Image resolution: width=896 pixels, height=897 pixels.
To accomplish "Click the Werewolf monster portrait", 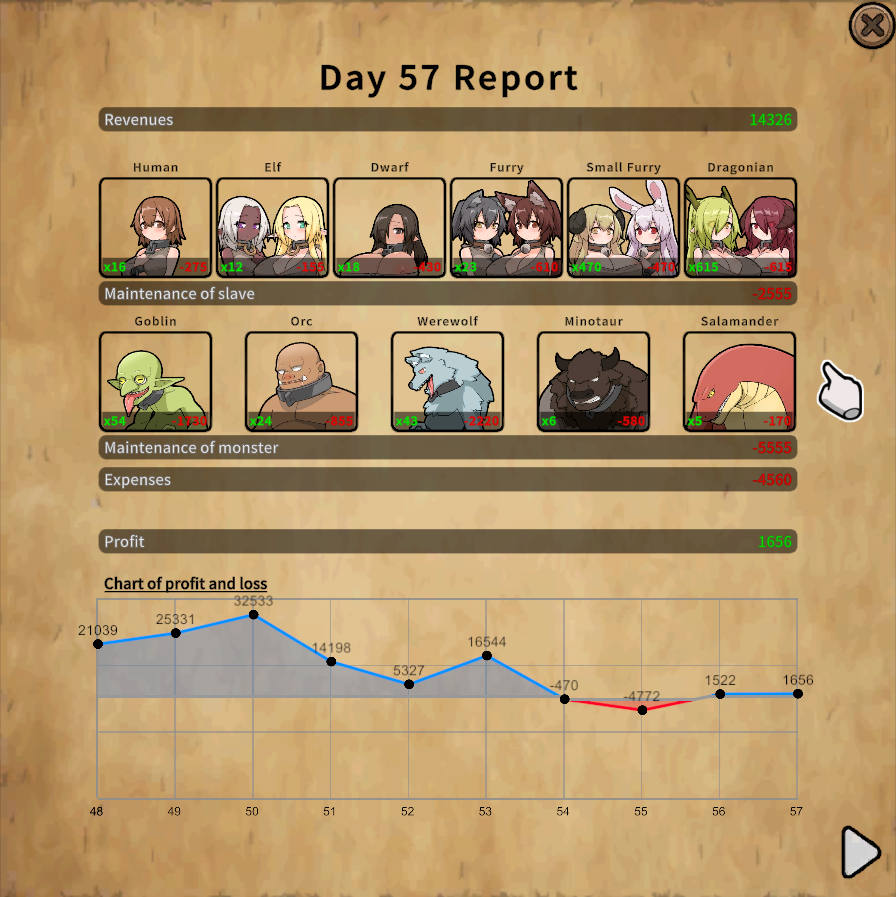I will (x=447, y=381).
